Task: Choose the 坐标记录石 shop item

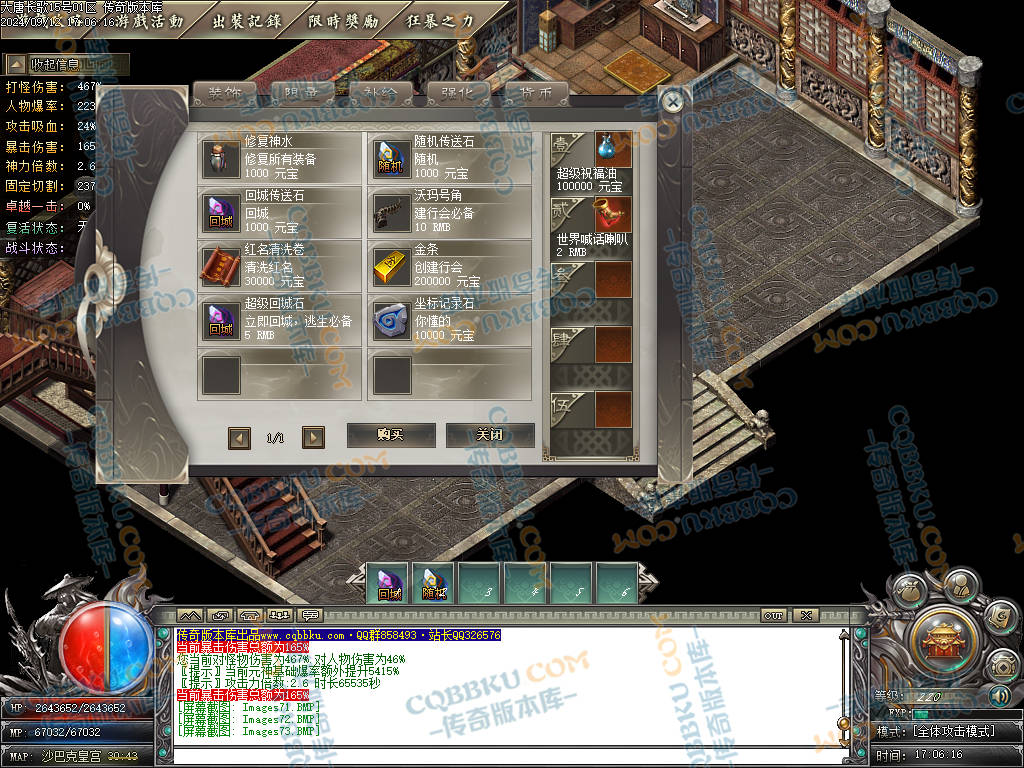Action: (449, 321)
